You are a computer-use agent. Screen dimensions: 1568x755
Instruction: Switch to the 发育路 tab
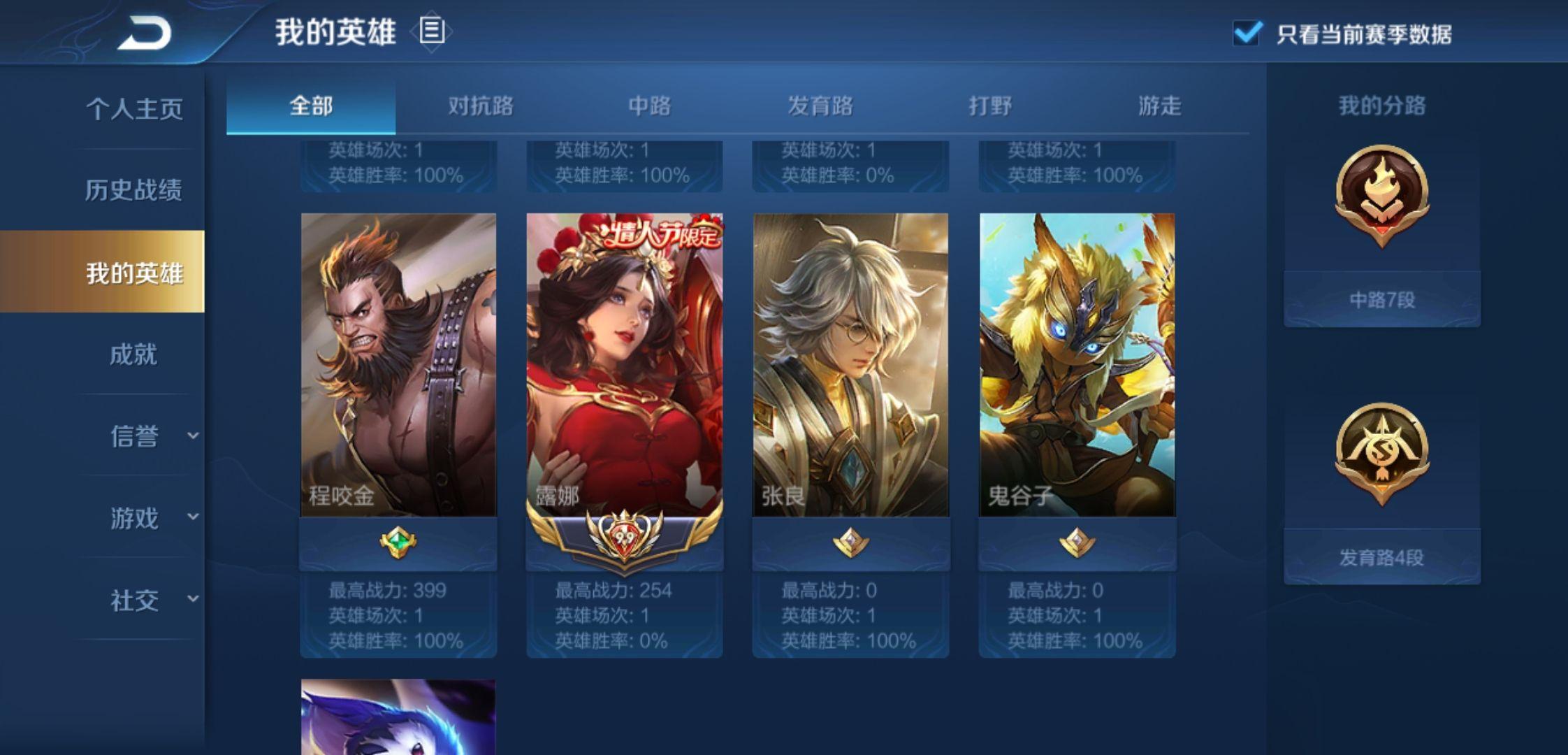820,106
